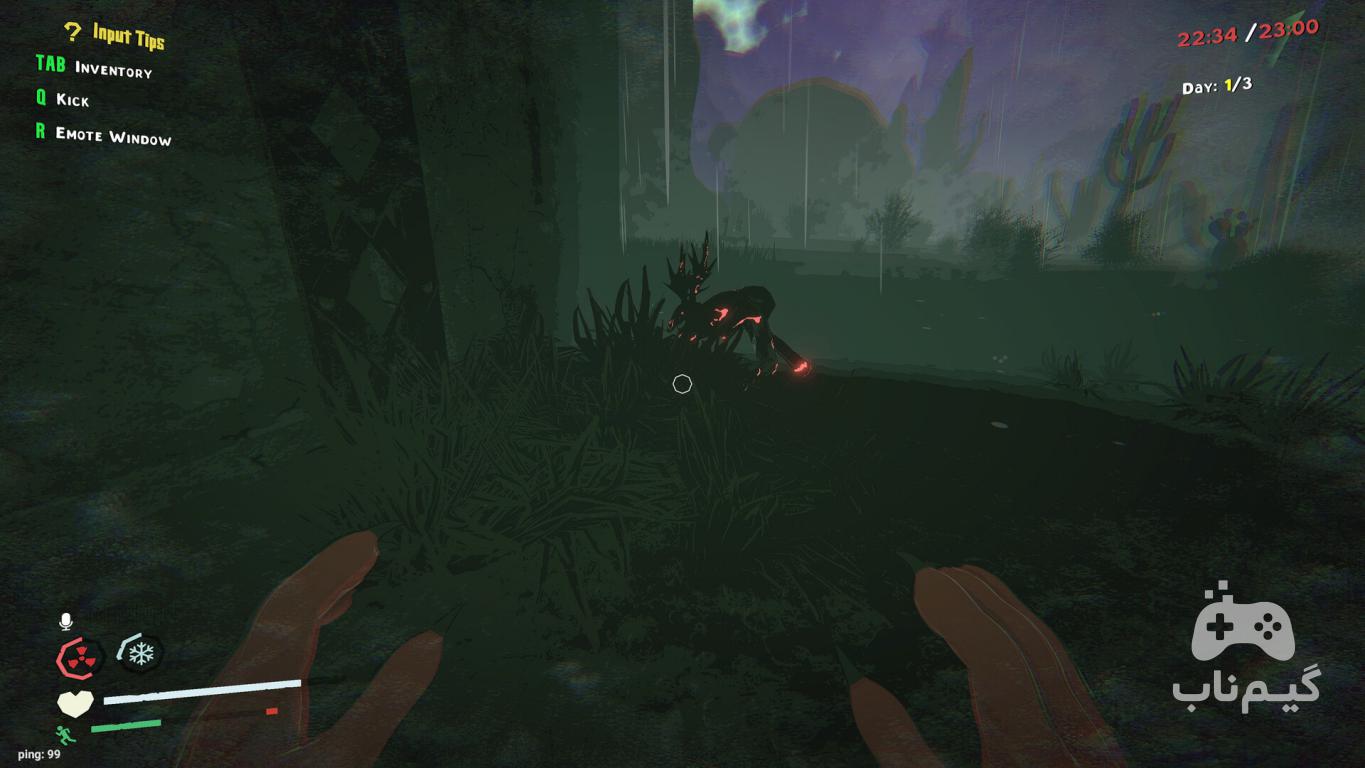Toggle the Input Tips help header

[x=115, y=35]
